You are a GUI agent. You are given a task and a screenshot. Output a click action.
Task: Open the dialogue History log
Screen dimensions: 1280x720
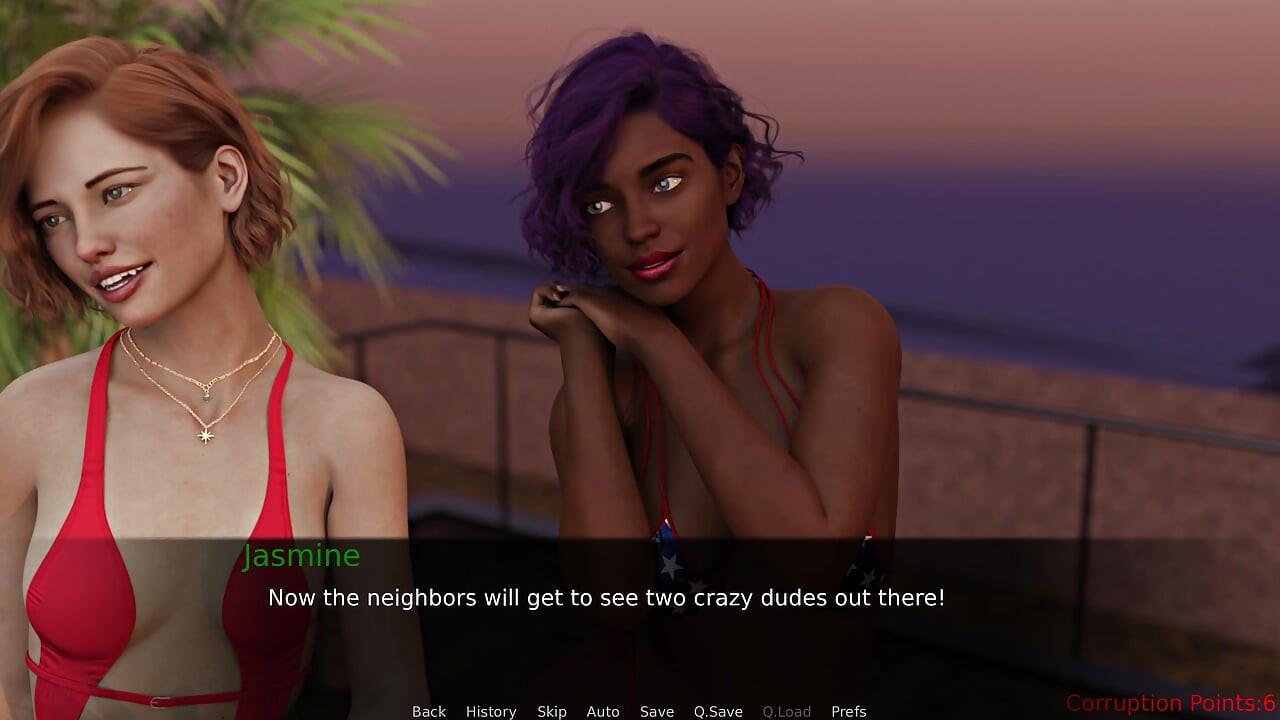click(x=491, y=711)
